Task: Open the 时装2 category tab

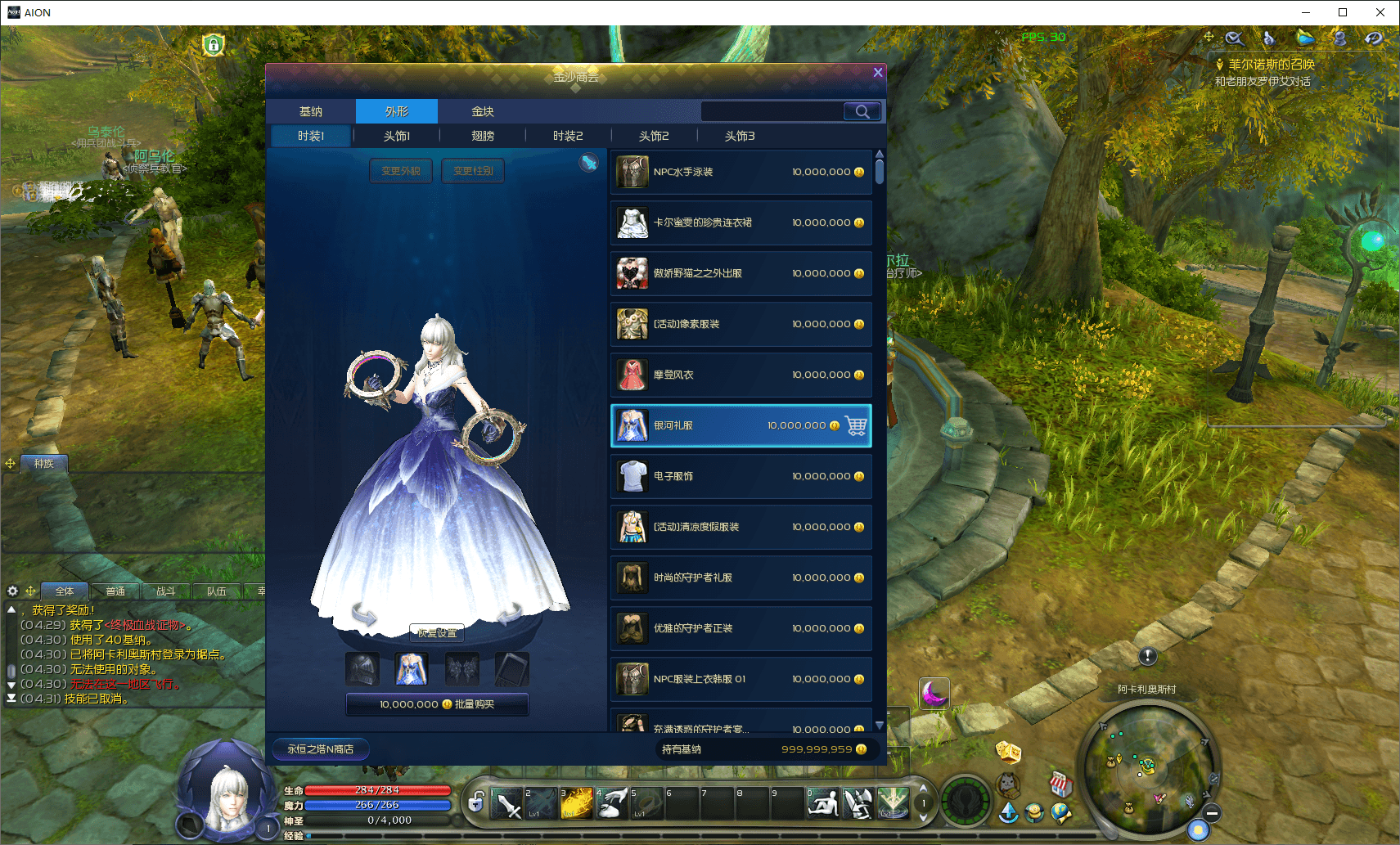Action: [568, 136]
